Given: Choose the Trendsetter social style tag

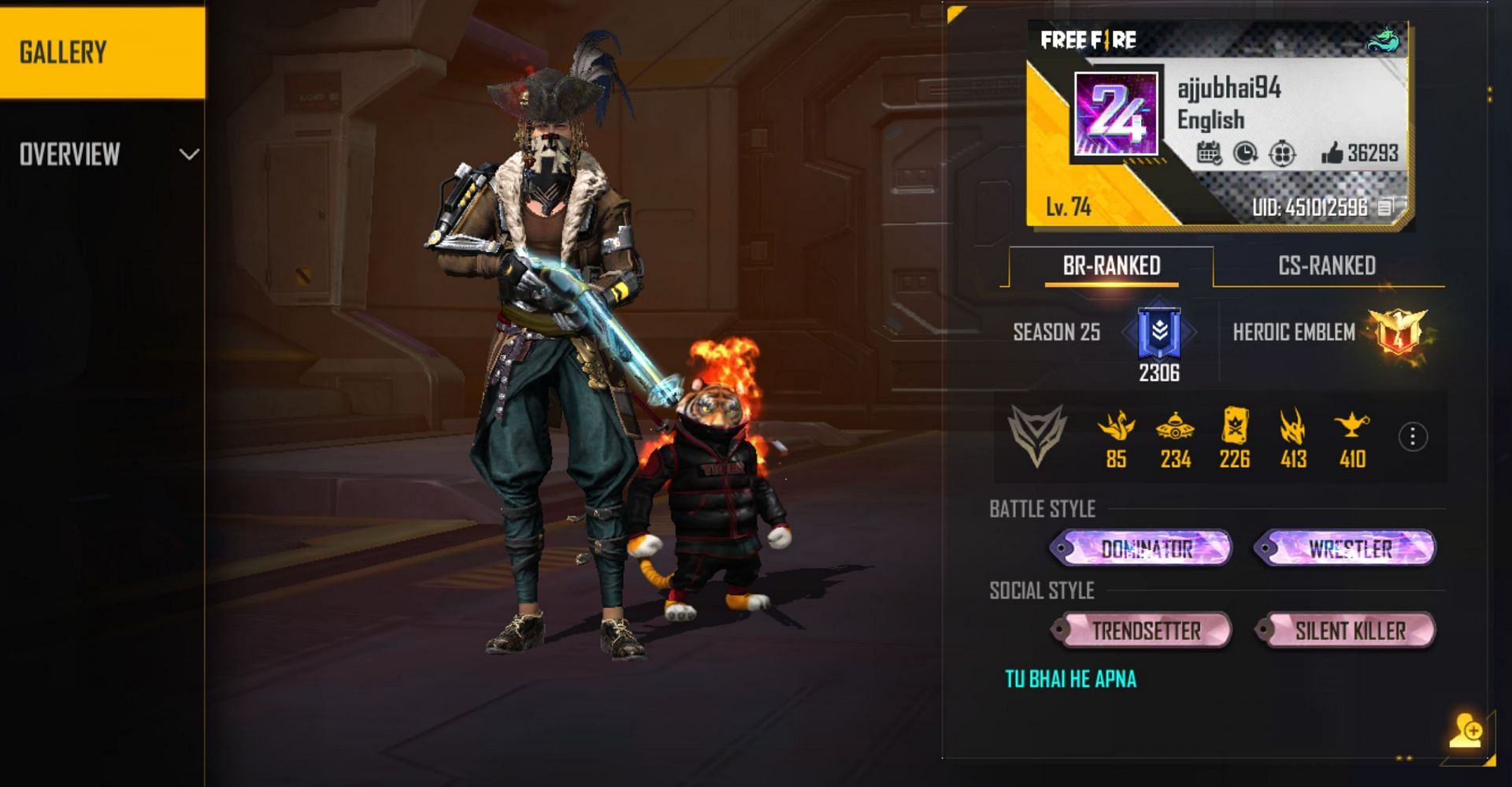Looking at the screenshot, I should pyautogui.click(x=1141, y=630).
